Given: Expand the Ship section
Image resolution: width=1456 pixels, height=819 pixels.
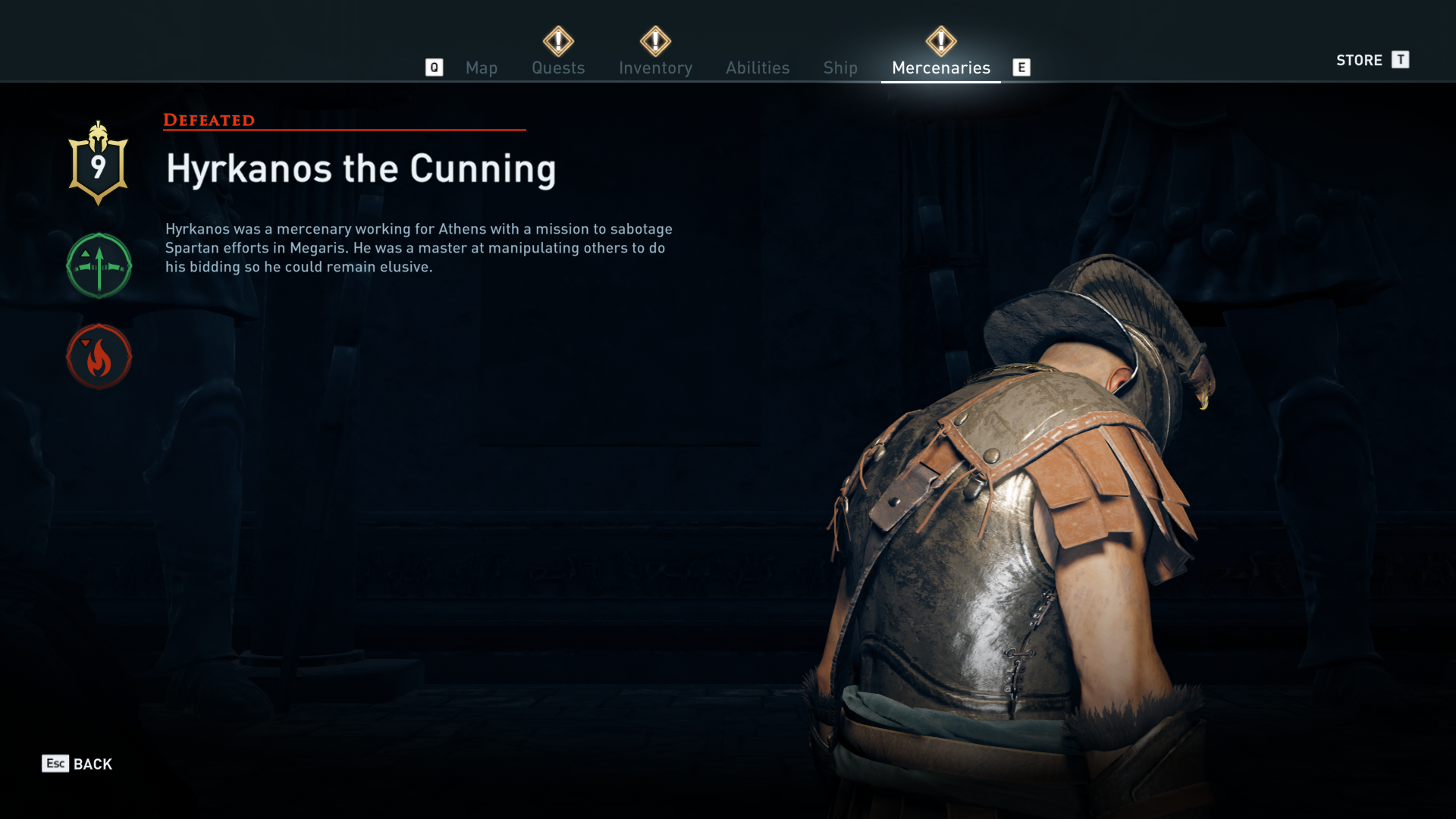Looking at the screenshot, I should (839, 67).
